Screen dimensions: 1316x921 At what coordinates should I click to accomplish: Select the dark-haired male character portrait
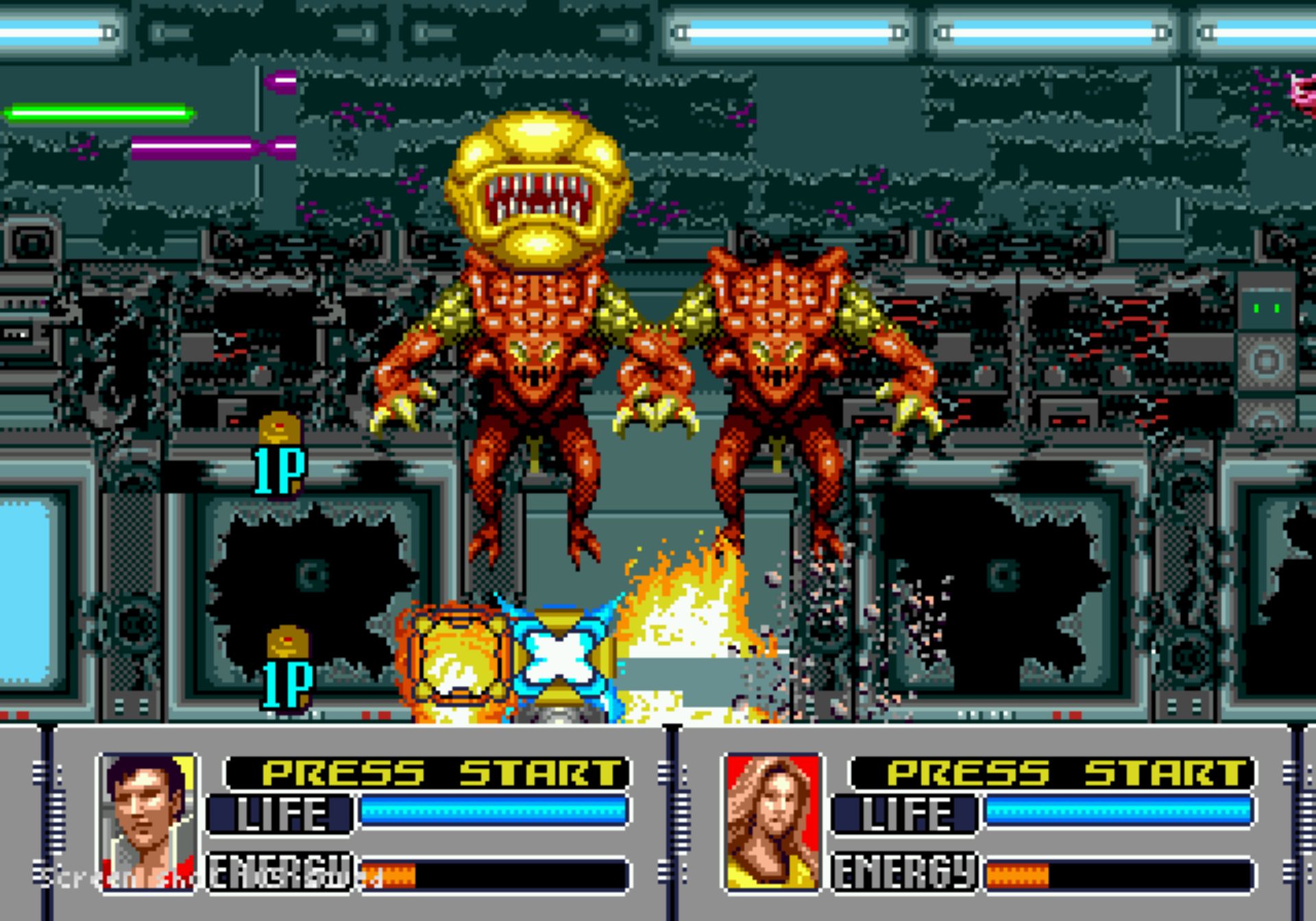tap(148, 822)
